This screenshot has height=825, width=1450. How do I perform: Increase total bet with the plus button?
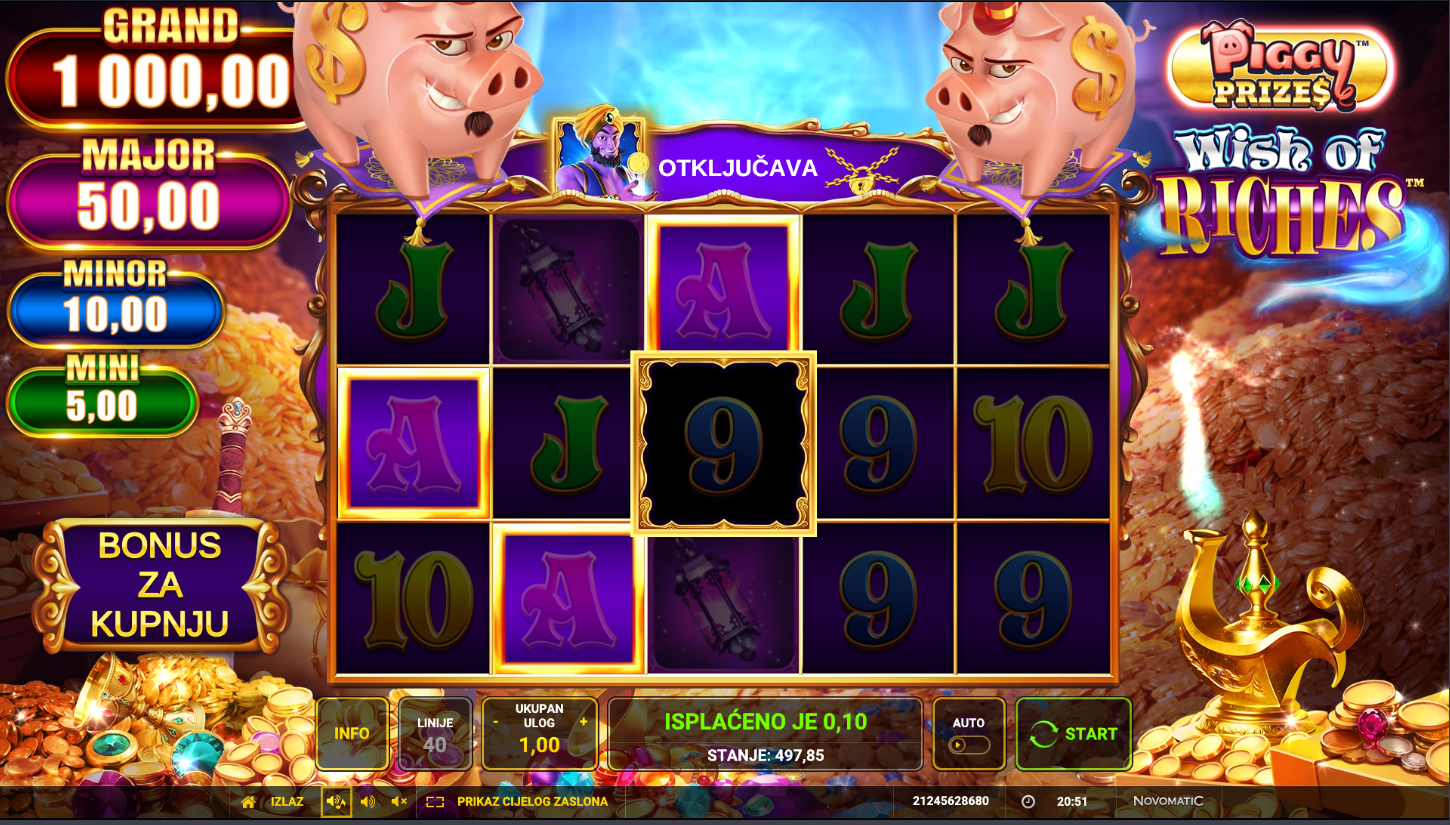(x=584, y=721)
